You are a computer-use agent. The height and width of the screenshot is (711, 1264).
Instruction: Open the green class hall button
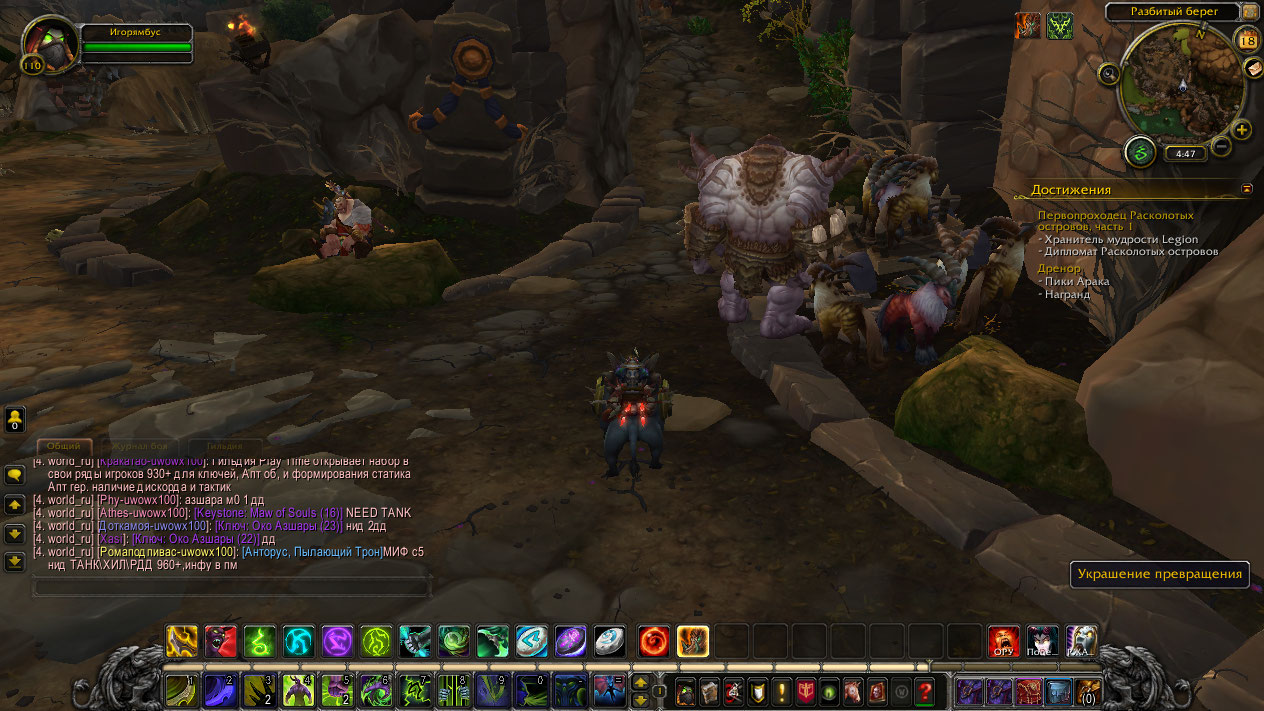[x=1139, y=152]
